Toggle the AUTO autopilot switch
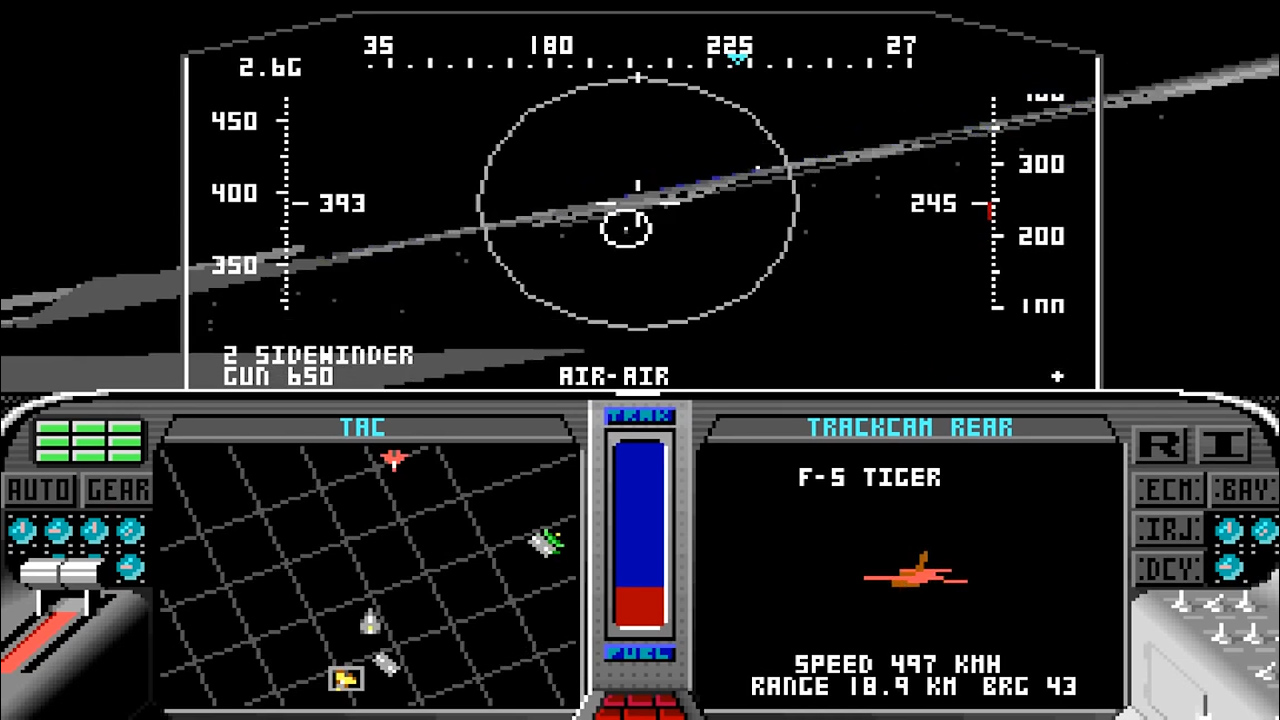 pyautogui.click(x=39, y=489)
